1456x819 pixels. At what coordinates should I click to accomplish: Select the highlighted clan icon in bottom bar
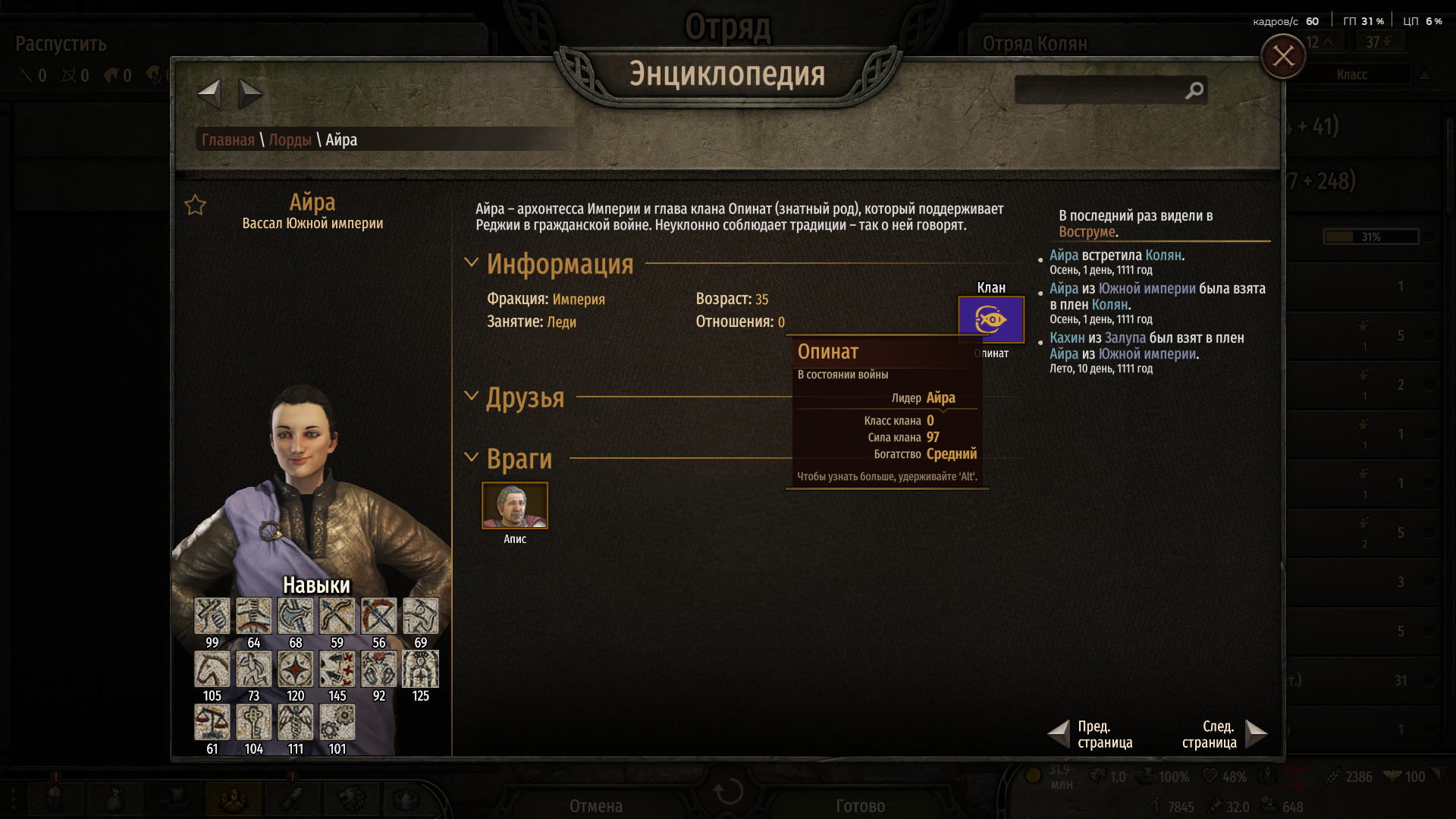click(234, 798)
